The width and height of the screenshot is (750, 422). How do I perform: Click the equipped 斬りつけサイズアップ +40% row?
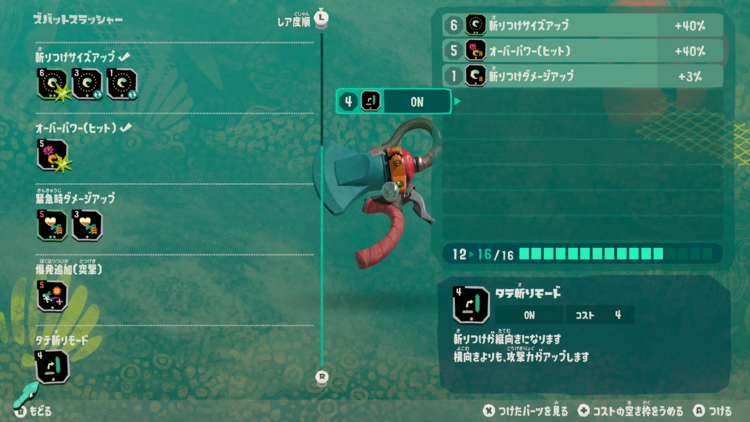582,25
